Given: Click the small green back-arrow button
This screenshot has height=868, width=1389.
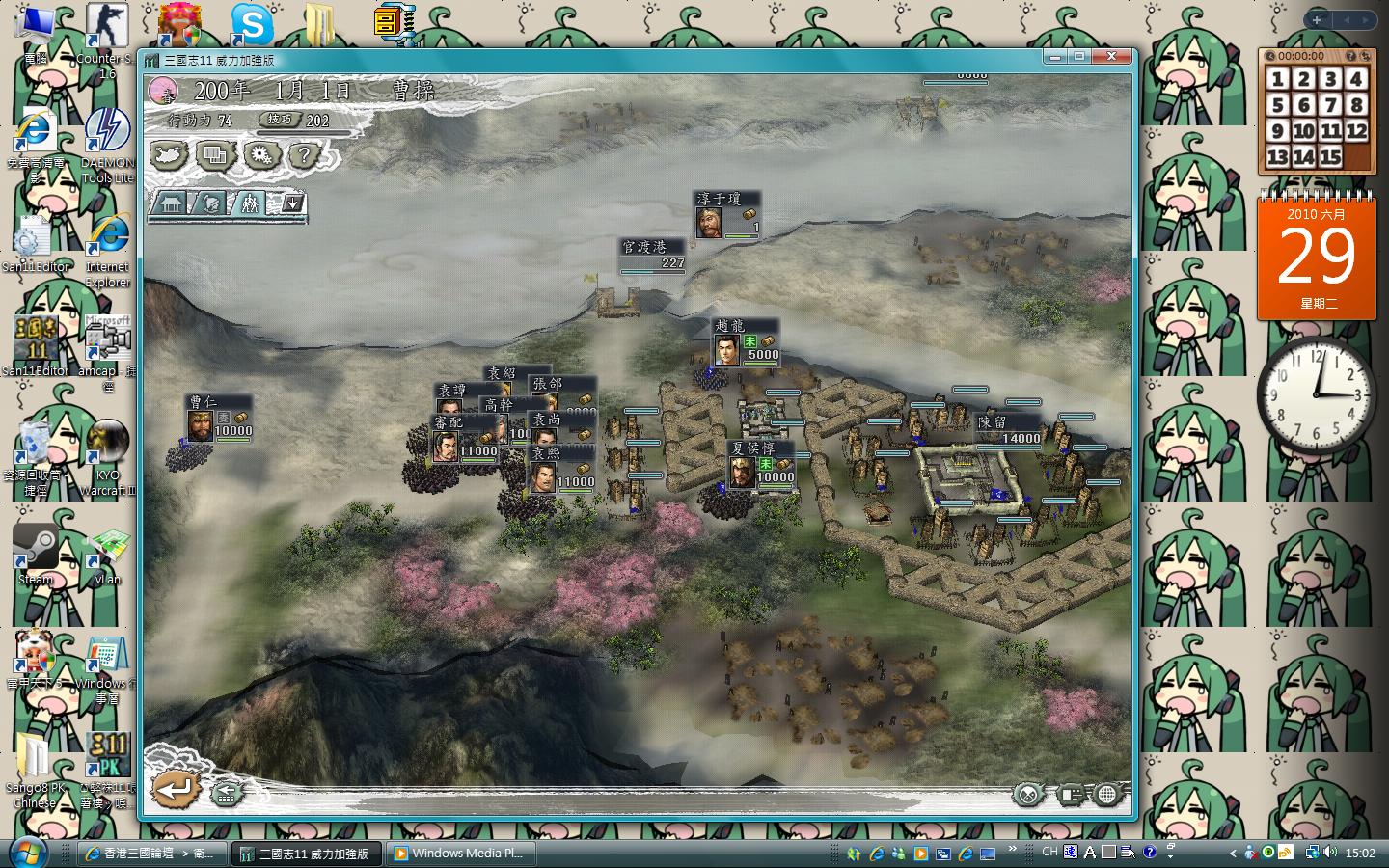Looking at the screenshot, I should [x=227, y=794].
